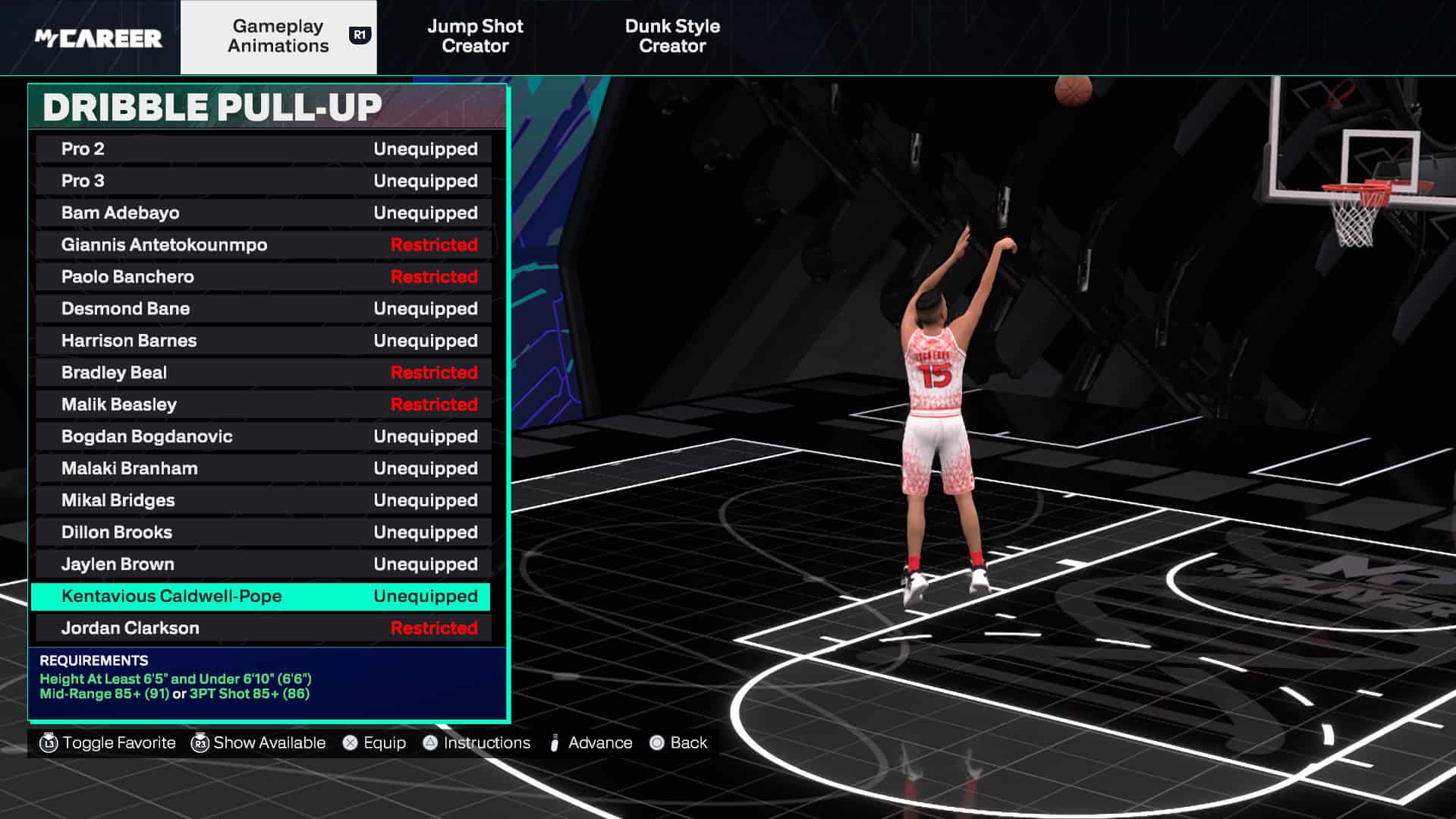Click the R3 Show Available icon
The image size is (1456, 819).
click(x=200, y=742)
